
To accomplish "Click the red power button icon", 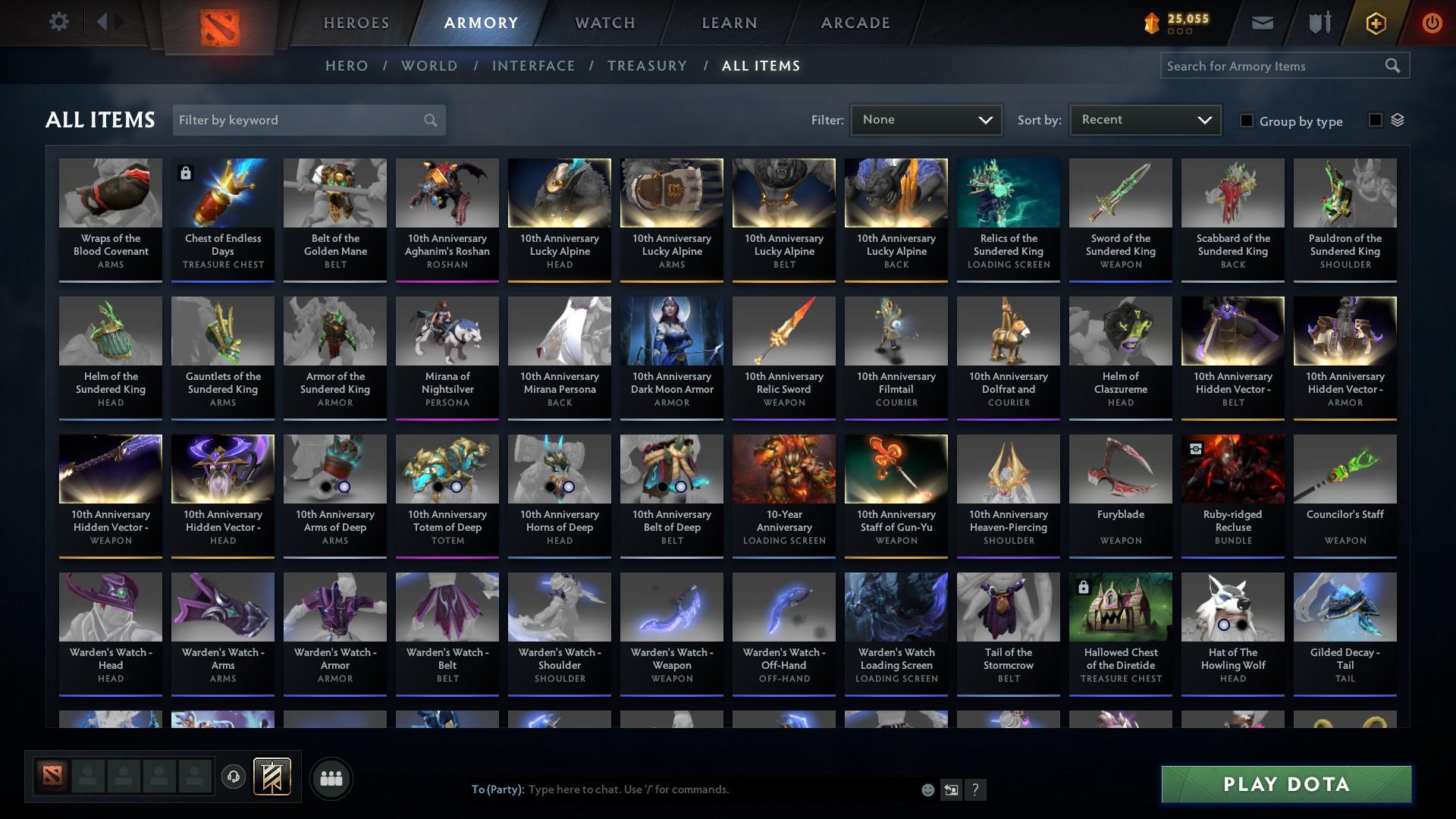I will tap(1432, 22).
